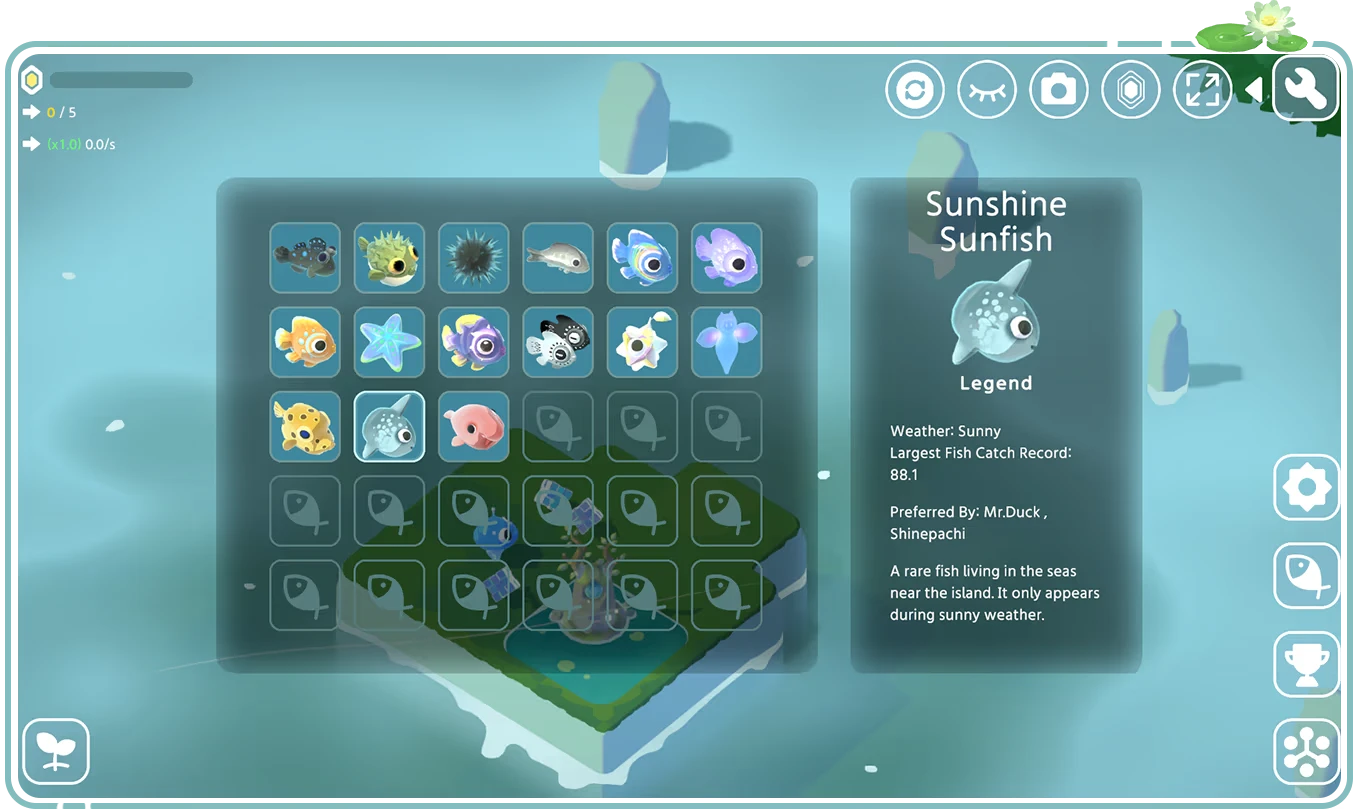Image resolution: width=1360 pixels, height=809 pixels.
Task: Open the trophy achievements panel
Action: 1307,664
